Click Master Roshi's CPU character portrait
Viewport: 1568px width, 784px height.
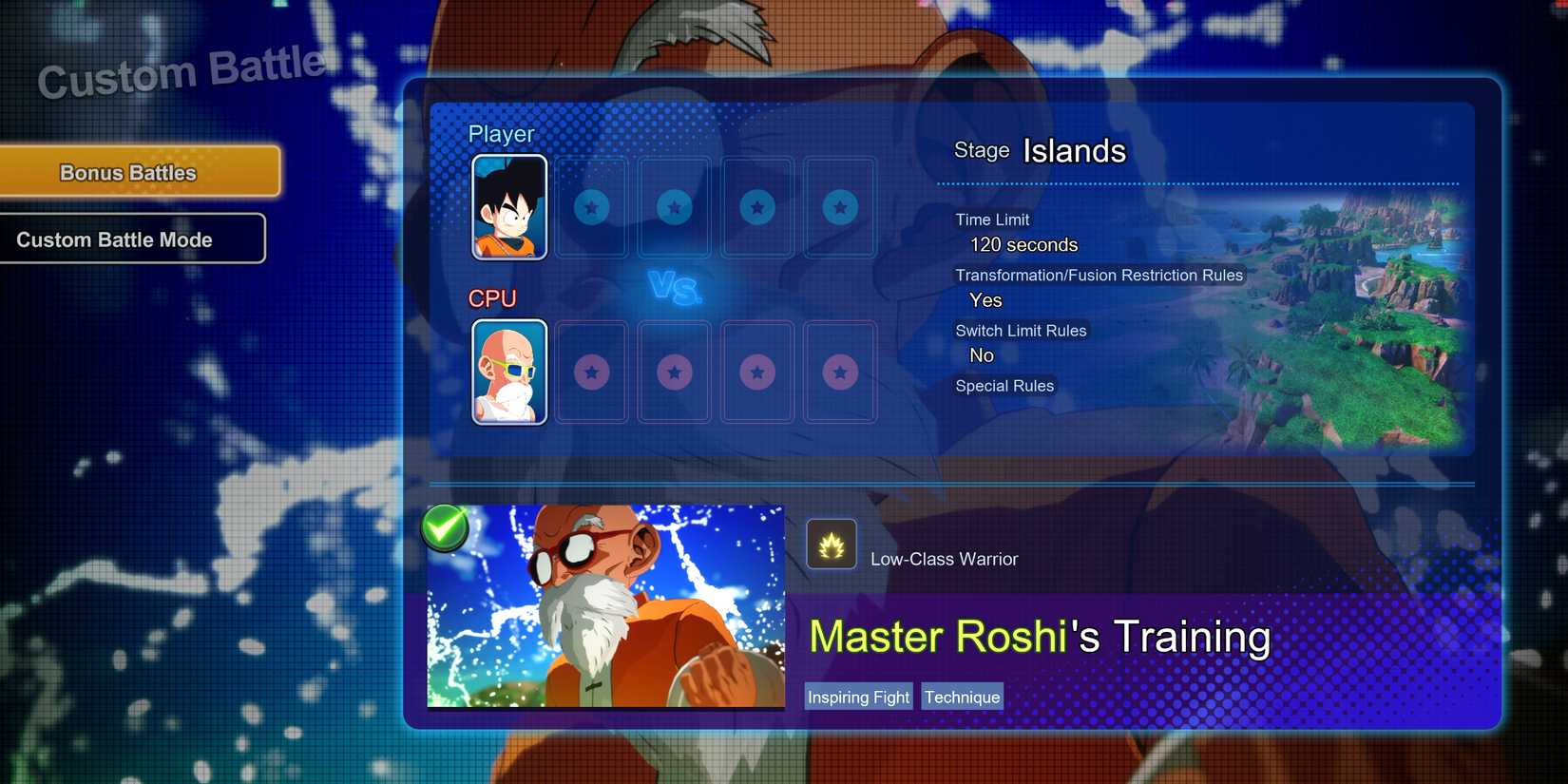508,373
